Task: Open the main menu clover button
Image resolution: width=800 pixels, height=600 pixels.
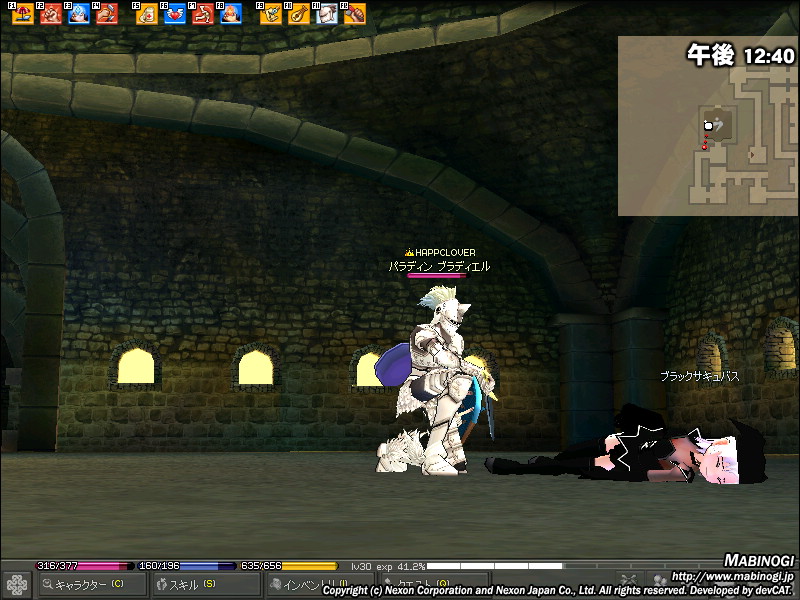Action: [x=17, y=585]
